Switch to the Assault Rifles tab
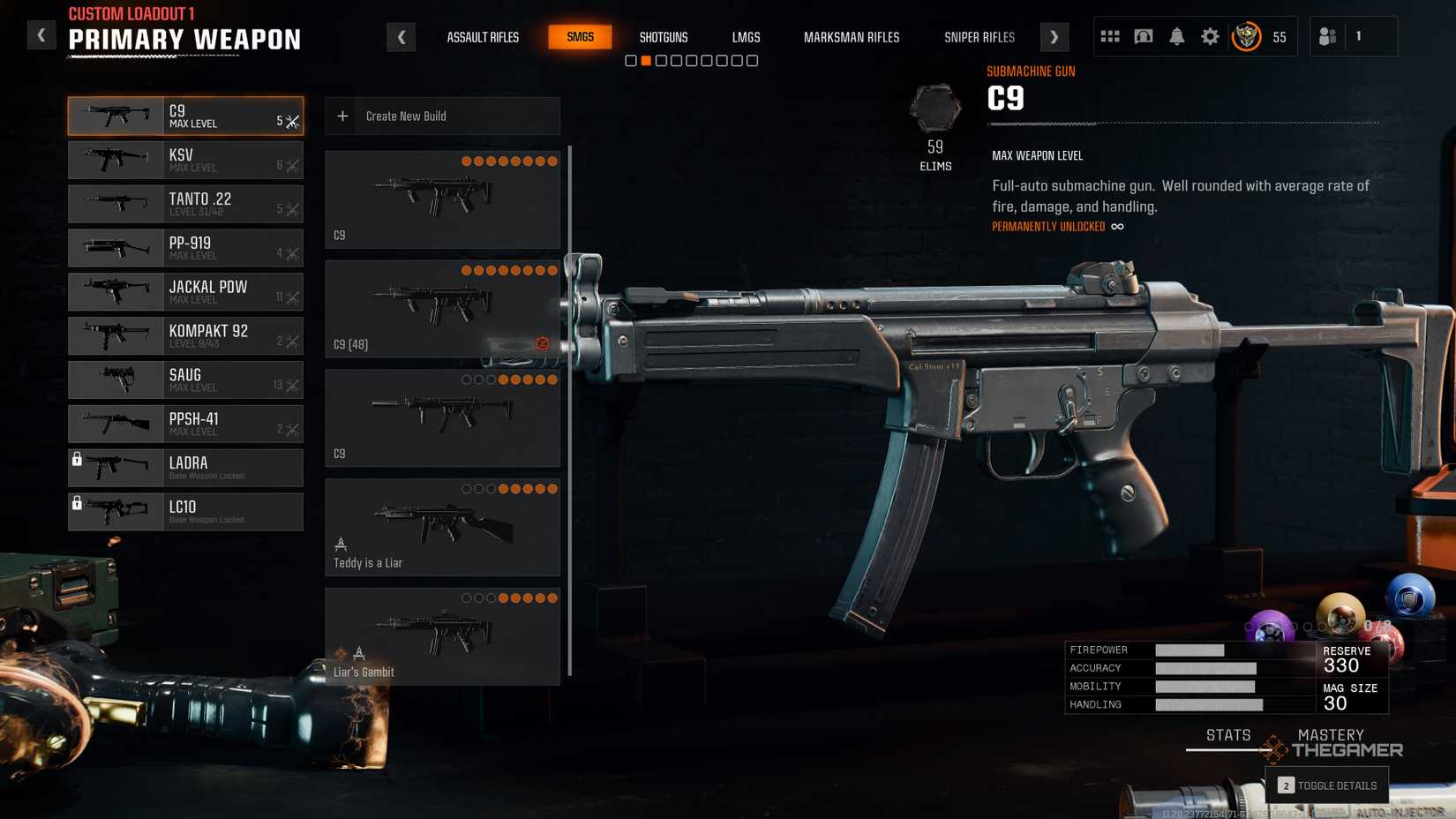The image size is (1456, 819). [483, 37]
